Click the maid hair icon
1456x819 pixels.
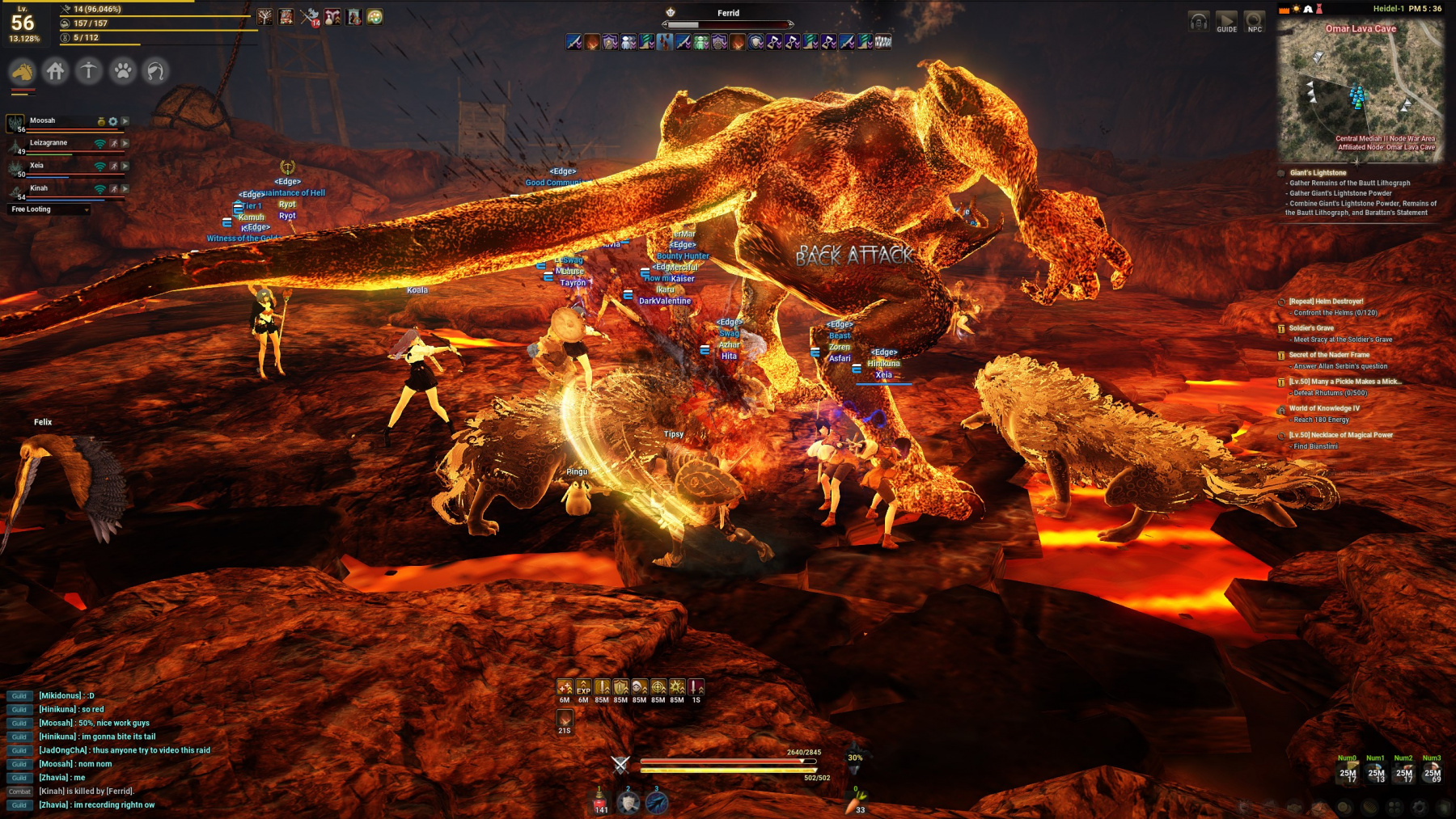tap(155, 72)
